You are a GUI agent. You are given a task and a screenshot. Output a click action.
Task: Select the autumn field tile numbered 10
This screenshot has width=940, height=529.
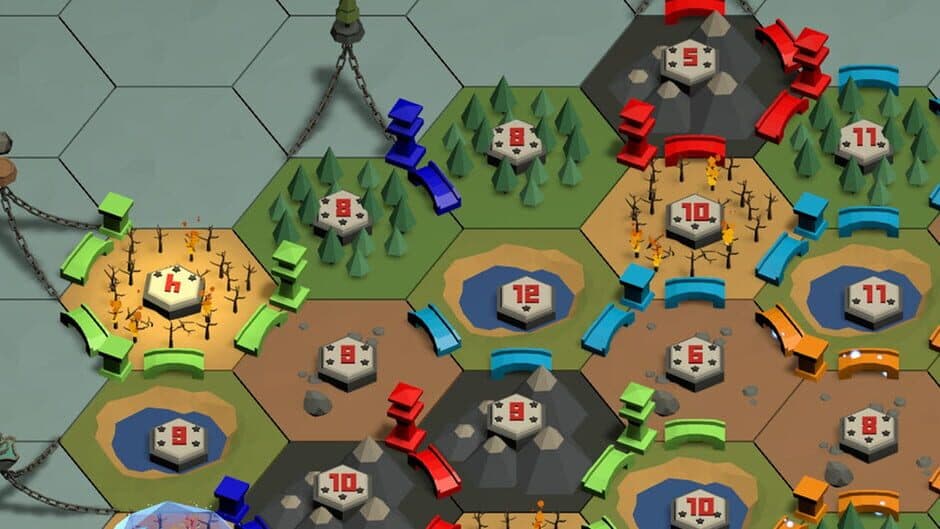pos(694,216)
